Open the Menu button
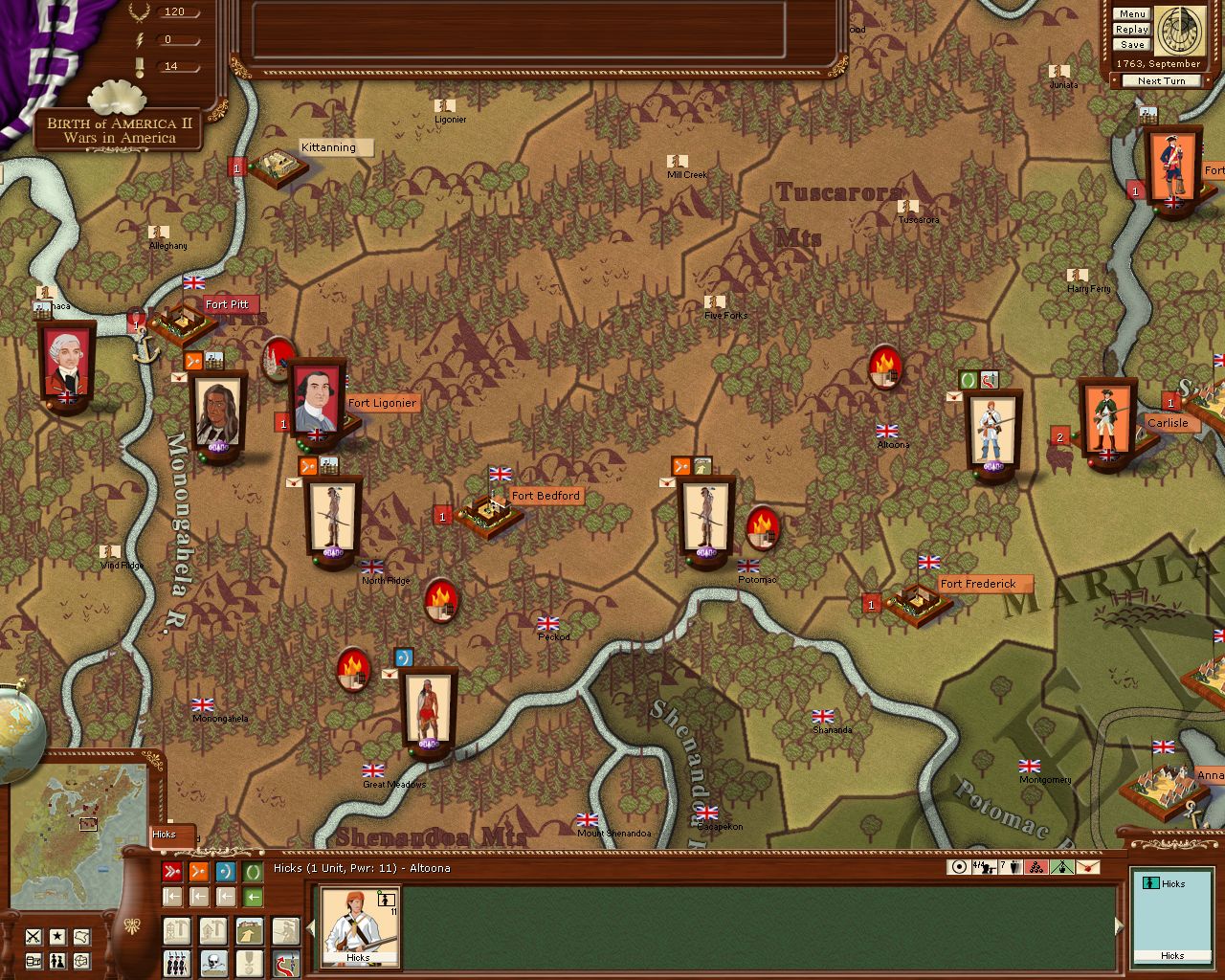The width and height of the screenshot is (1225, 980). pos(1131,14)
